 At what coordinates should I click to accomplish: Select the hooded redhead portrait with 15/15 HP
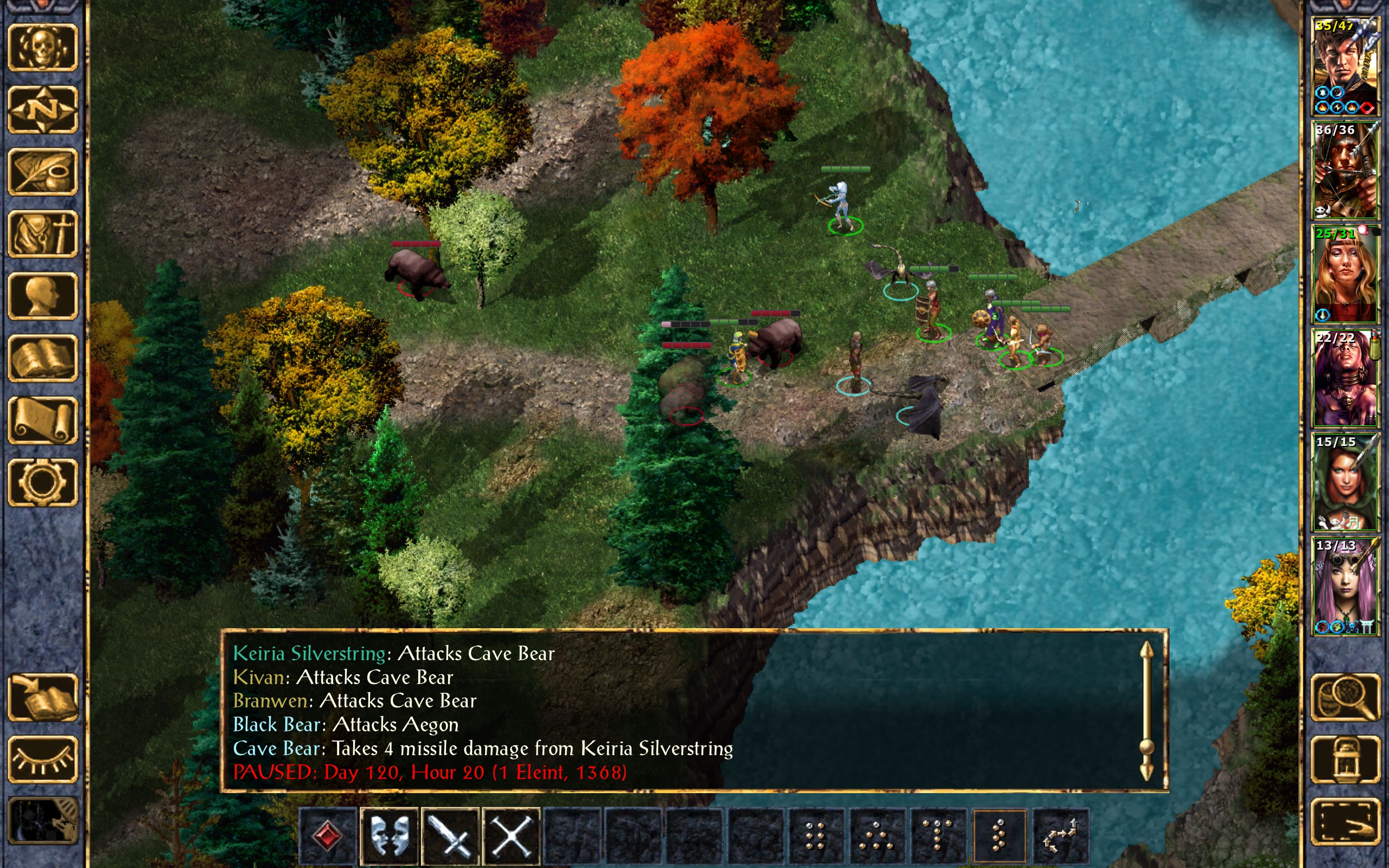(1345, 482)
